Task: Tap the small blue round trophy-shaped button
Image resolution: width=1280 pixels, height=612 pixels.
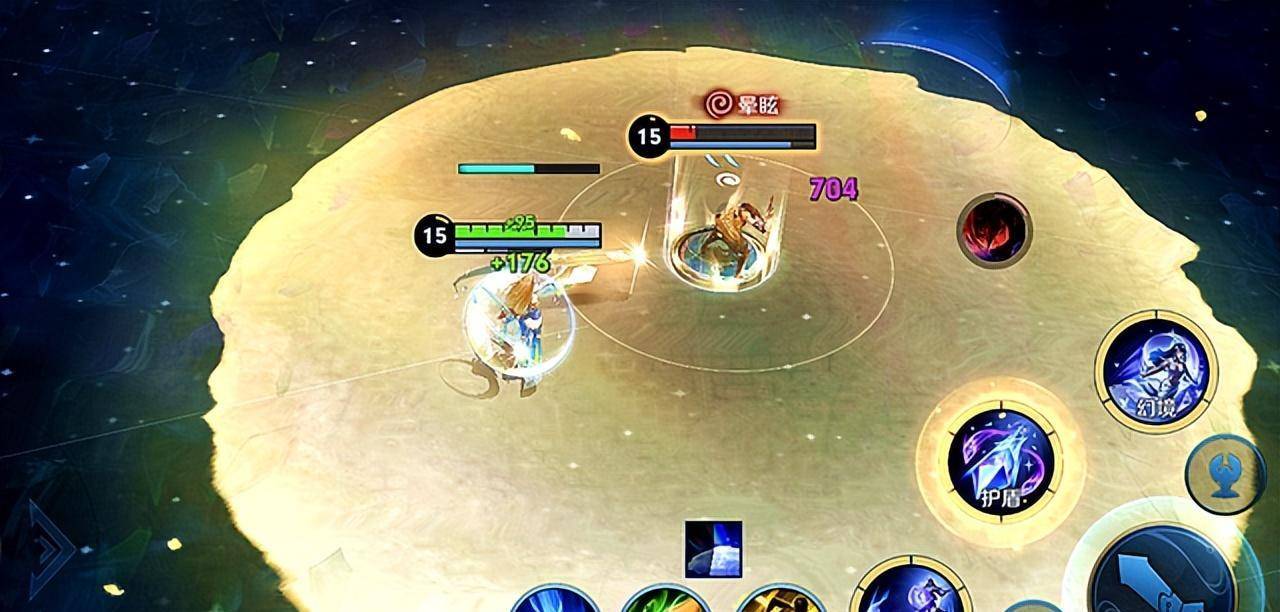Action: click(x=1224, y=474)
